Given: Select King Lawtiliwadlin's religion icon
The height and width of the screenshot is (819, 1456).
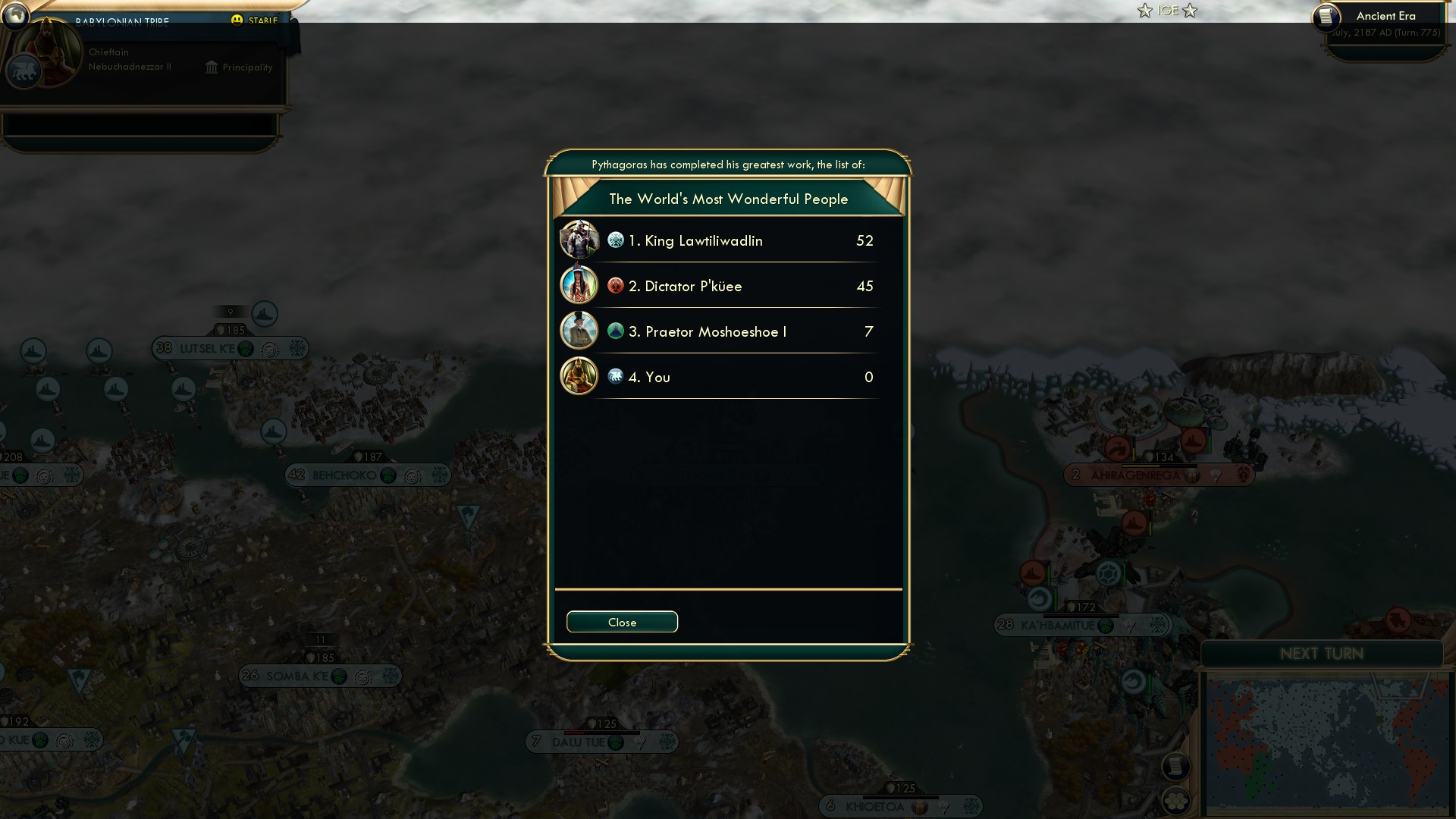Looking at the screenshot, I should click(615, 240).
